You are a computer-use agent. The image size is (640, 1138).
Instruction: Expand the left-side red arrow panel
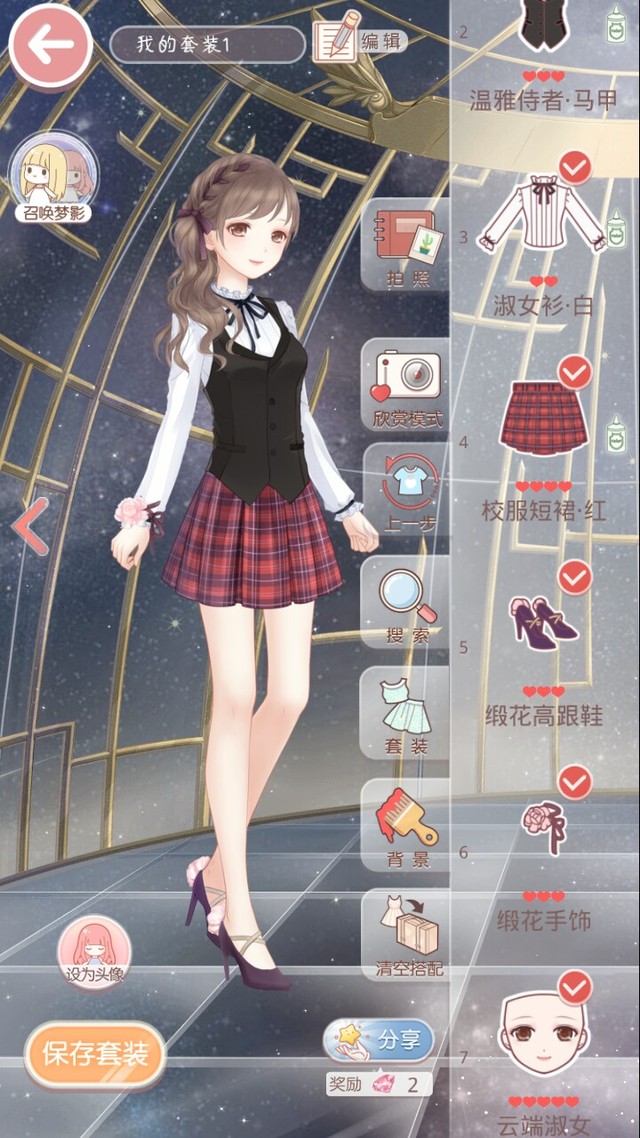click(30, 526)
